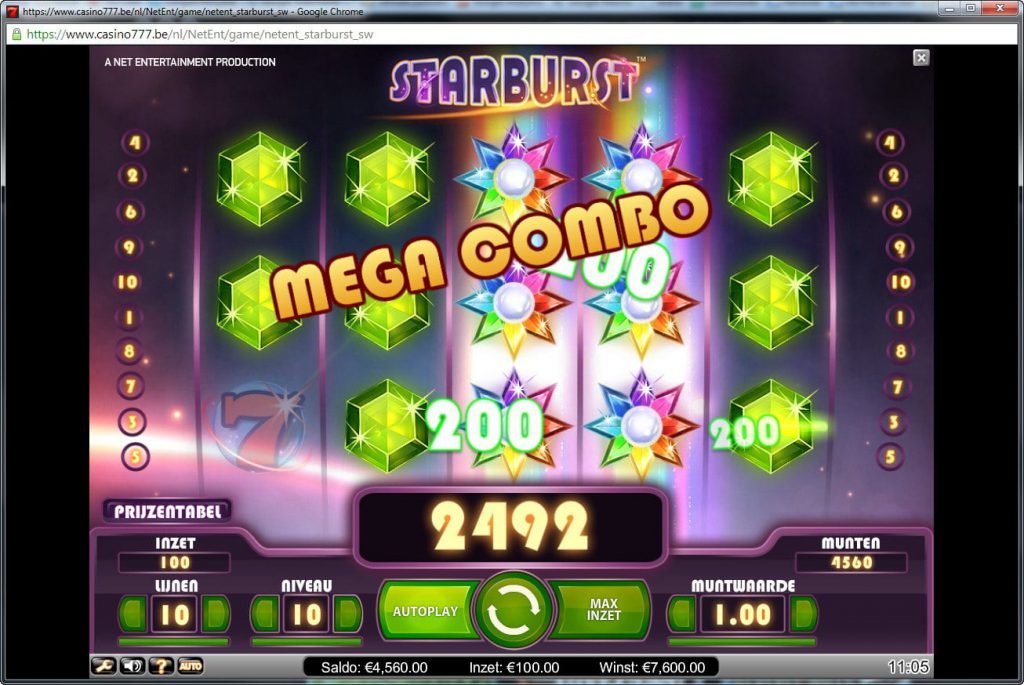Toggle sound with the speaker icon
This screenshot has width=1024, height=685.
(132, 666)
